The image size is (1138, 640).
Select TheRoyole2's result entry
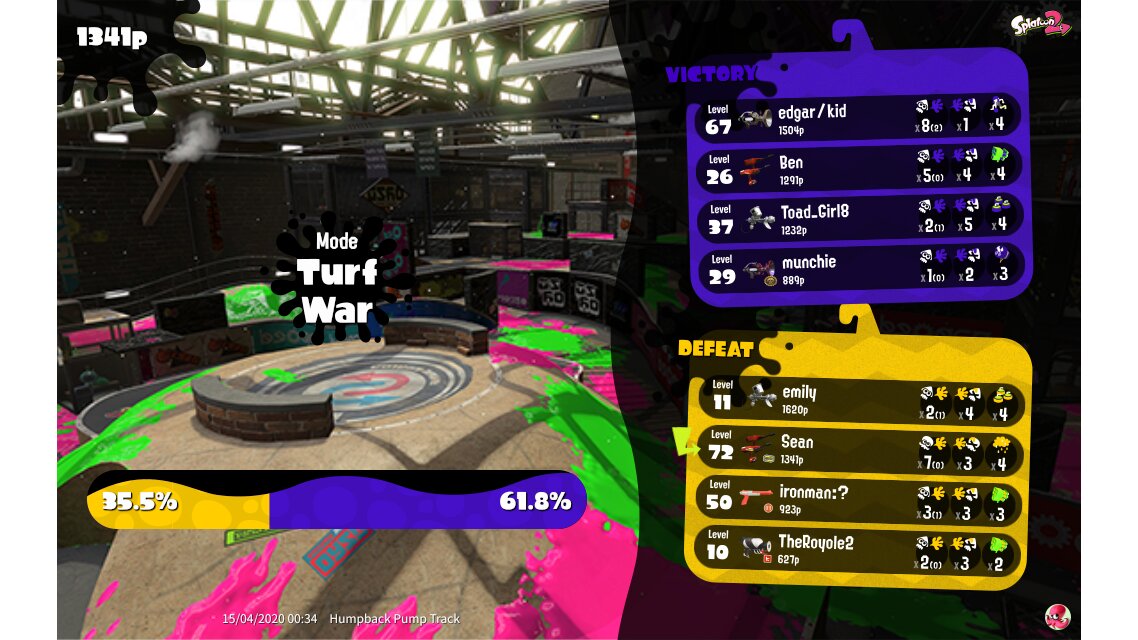coord(858,549)
